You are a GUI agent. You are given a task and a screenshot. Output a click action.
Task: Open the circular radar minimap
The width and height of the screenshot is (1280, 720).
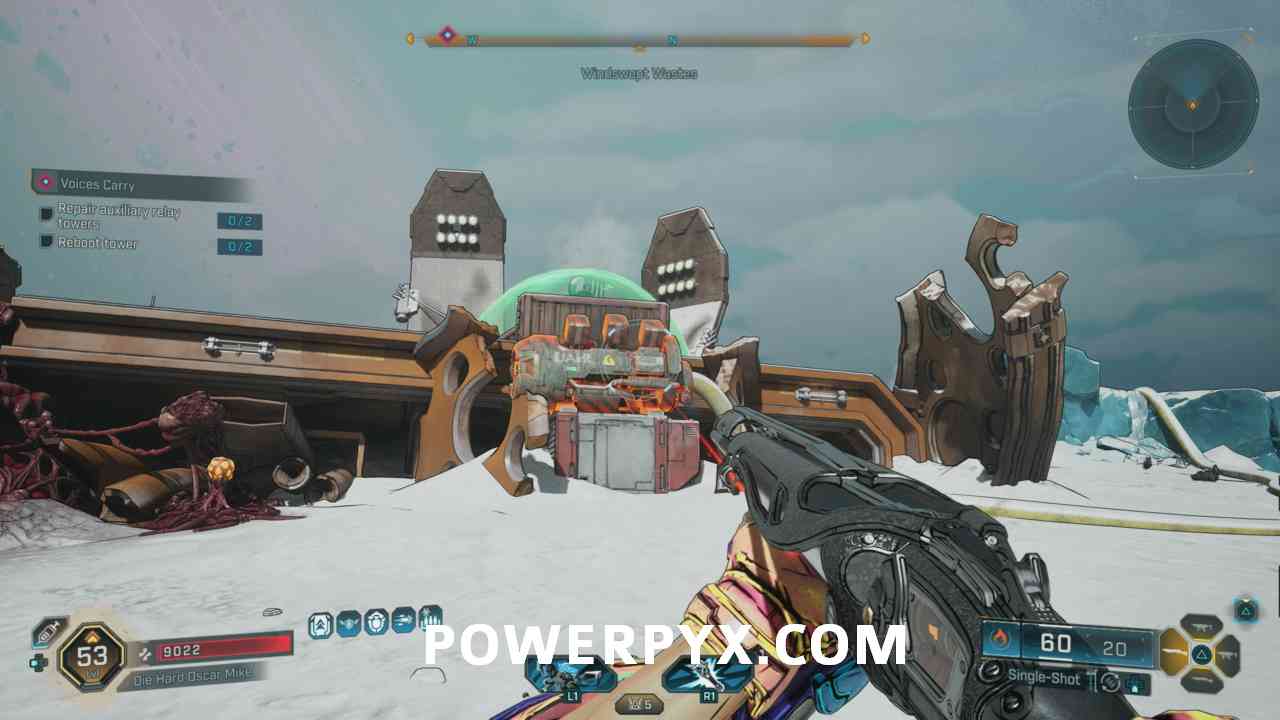[1192, 104]
